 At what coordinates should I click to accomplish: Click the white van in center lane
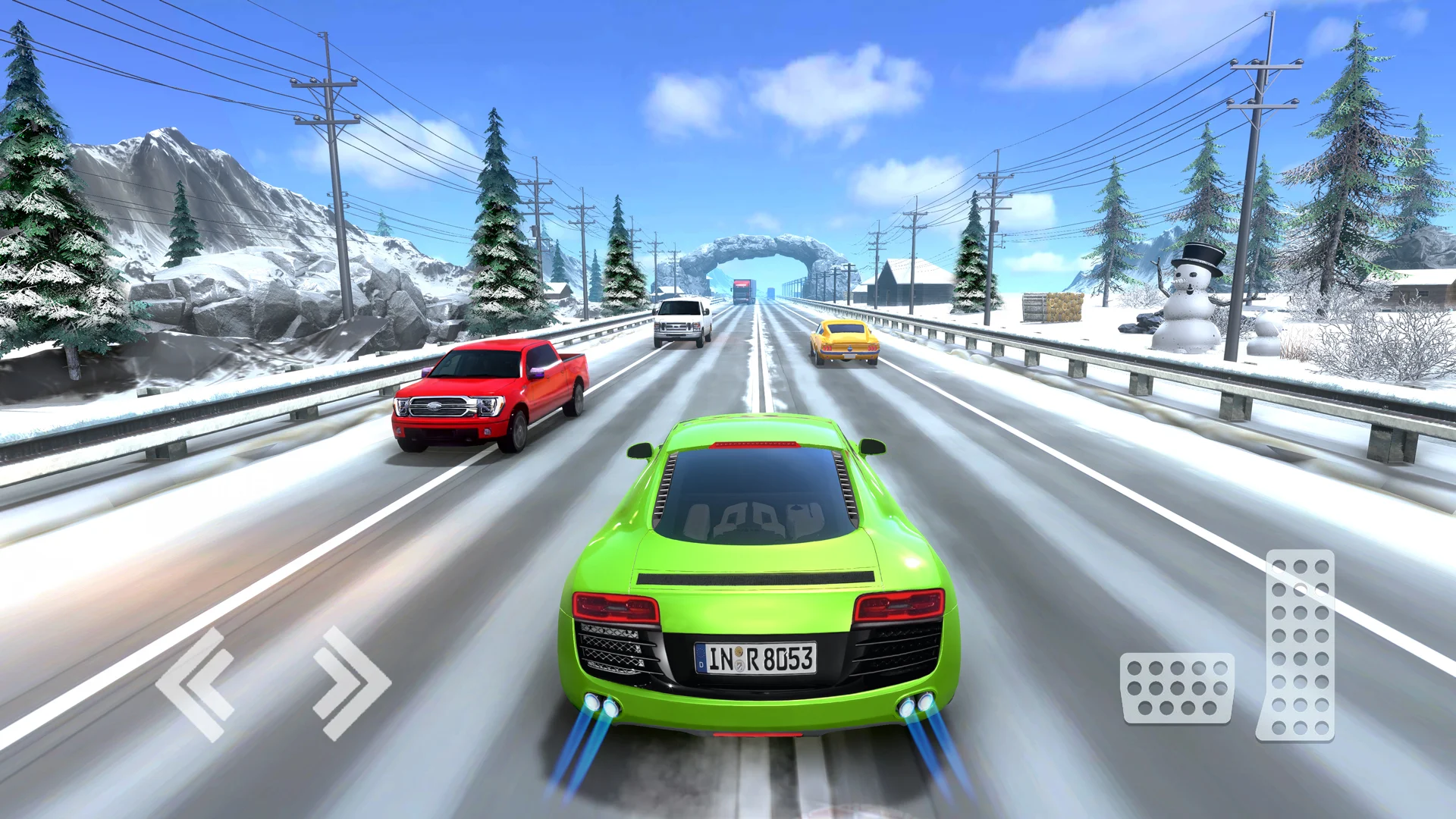point(682,322)
